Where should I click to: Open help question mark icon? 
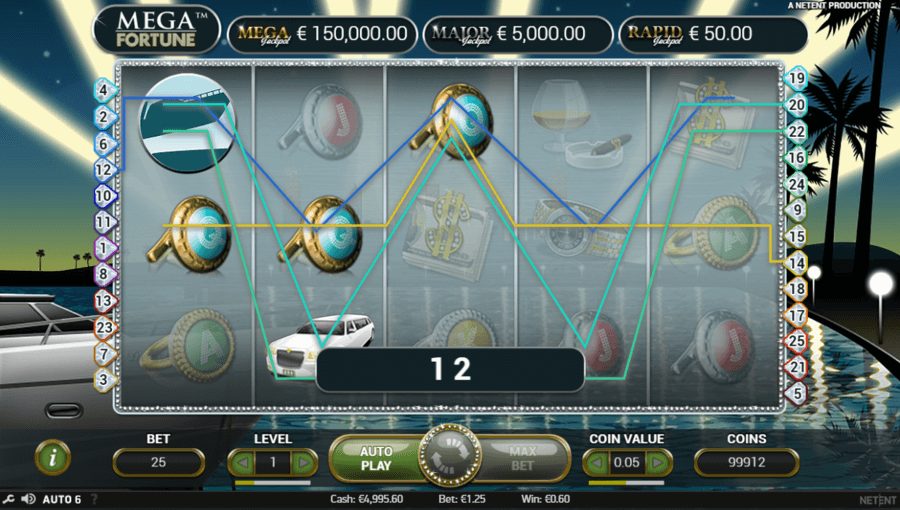pos(95,499)
